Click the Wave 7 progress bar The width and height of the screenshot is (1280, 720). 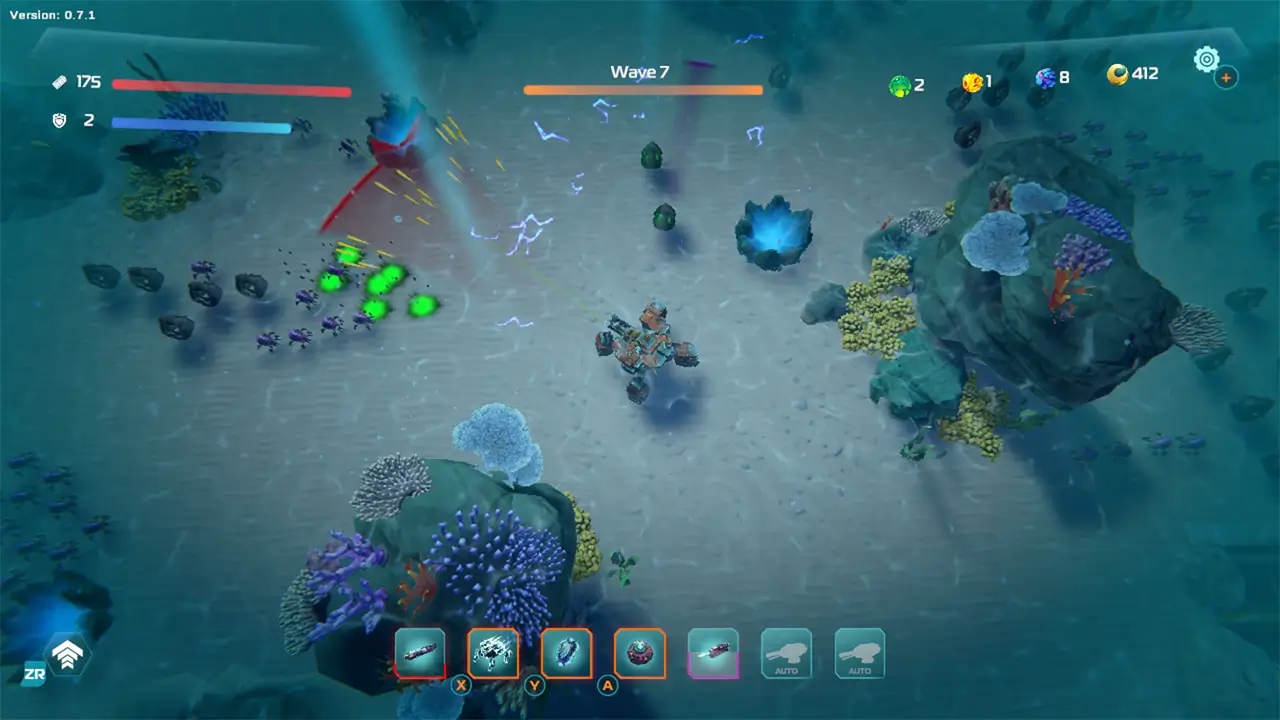[x=642, y=89]
